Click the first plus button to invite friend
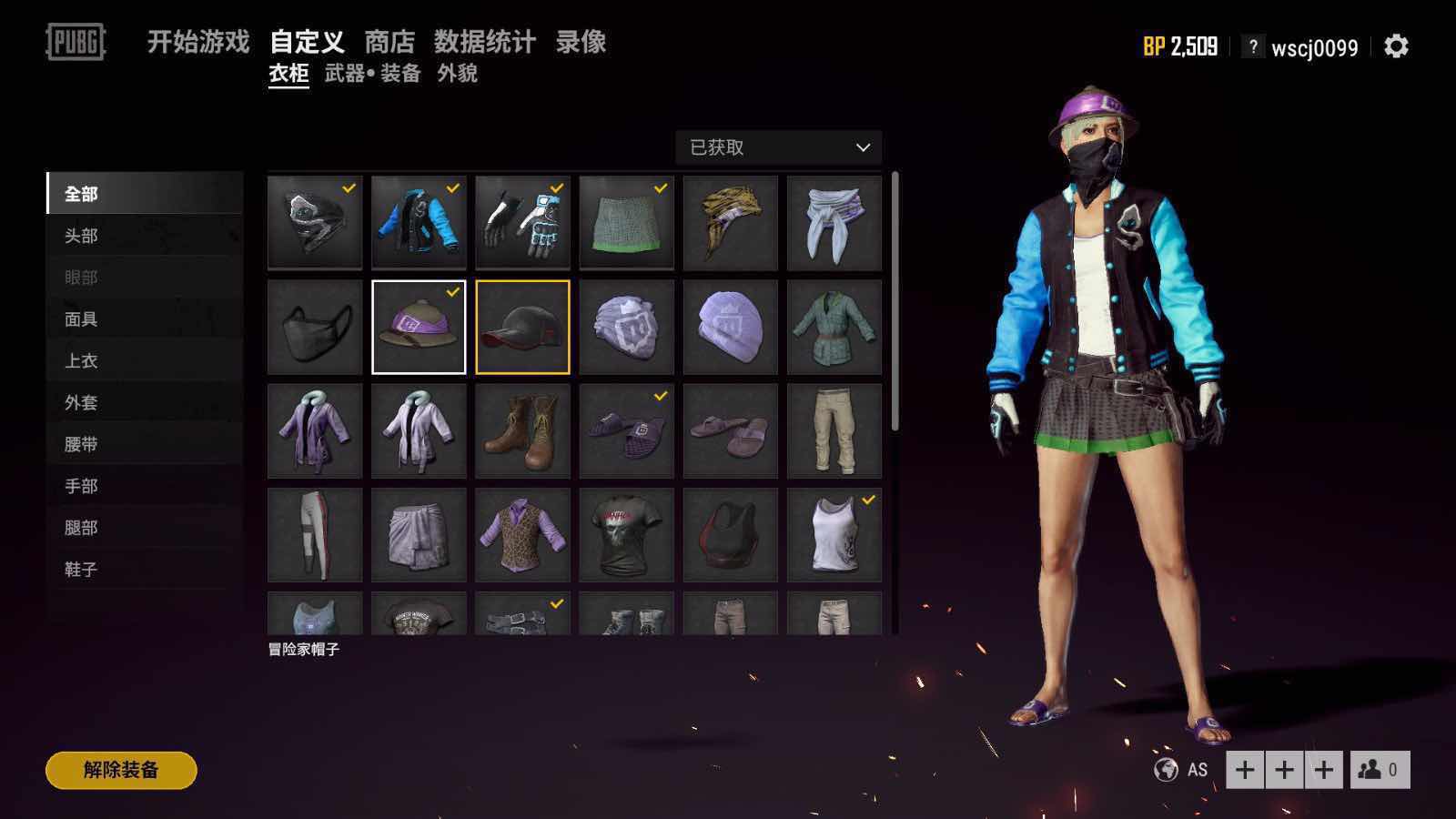Image resolution: width=1456 pixels, height=819 pixels. coord(1244,769)
